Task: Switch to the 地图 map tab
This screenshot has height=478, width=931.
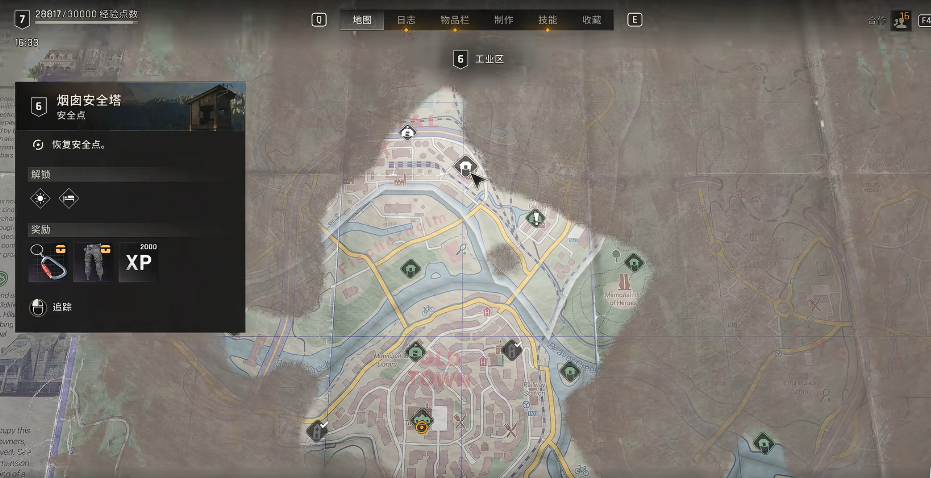Action: pos(361,20)
